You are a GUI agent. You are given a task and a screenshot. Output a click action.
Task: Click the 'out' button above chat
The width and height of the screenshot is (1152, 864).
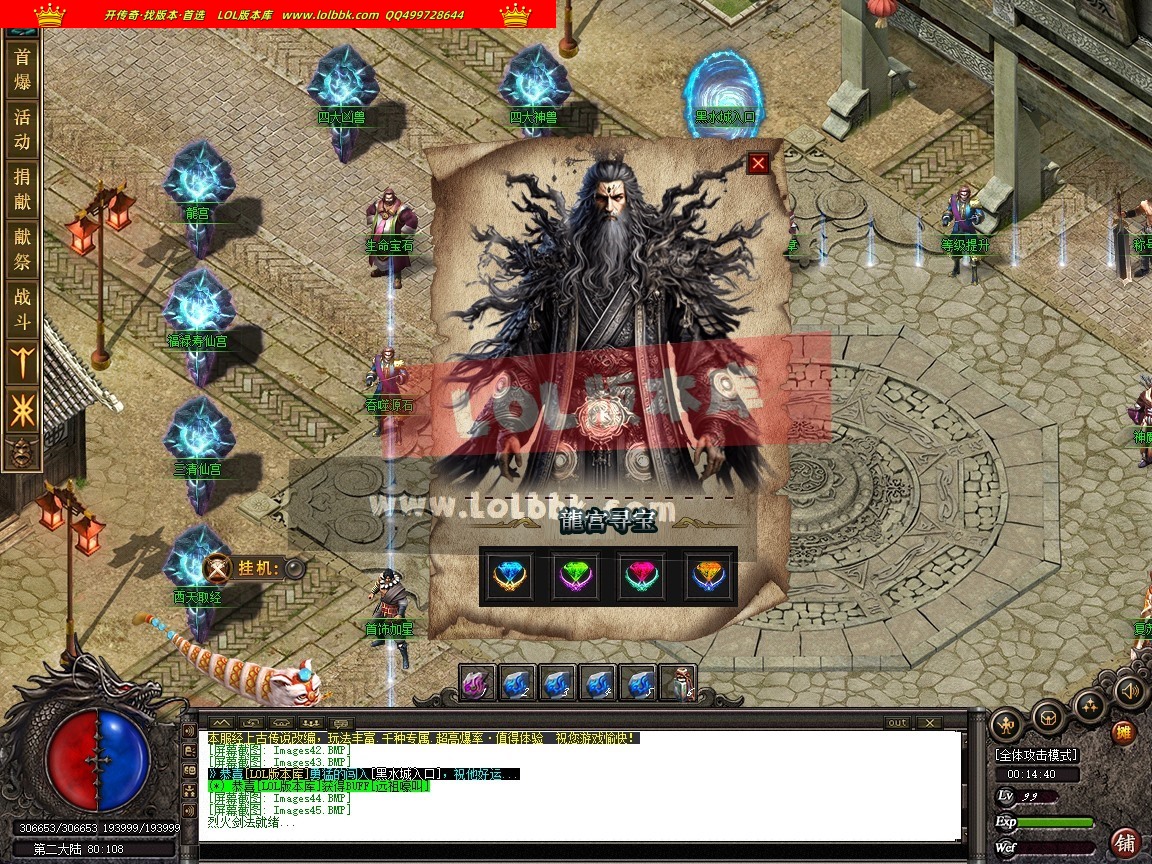pos(897,722)
